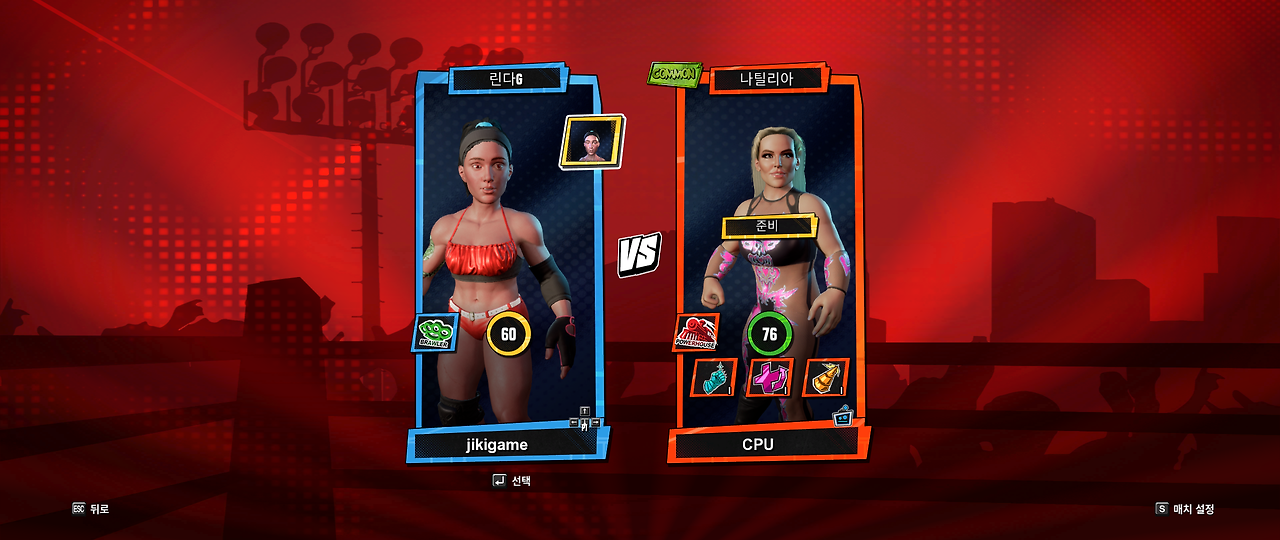Select the golden drill power-up icon
This screenshot has height=540, width=1280.
(x=825, y=378)
